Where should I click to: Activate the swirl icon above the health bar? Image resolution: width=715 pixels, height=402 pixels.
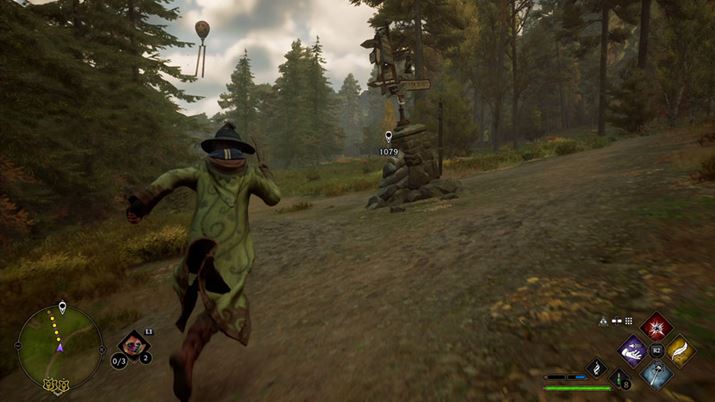click(x=596, y=368)
